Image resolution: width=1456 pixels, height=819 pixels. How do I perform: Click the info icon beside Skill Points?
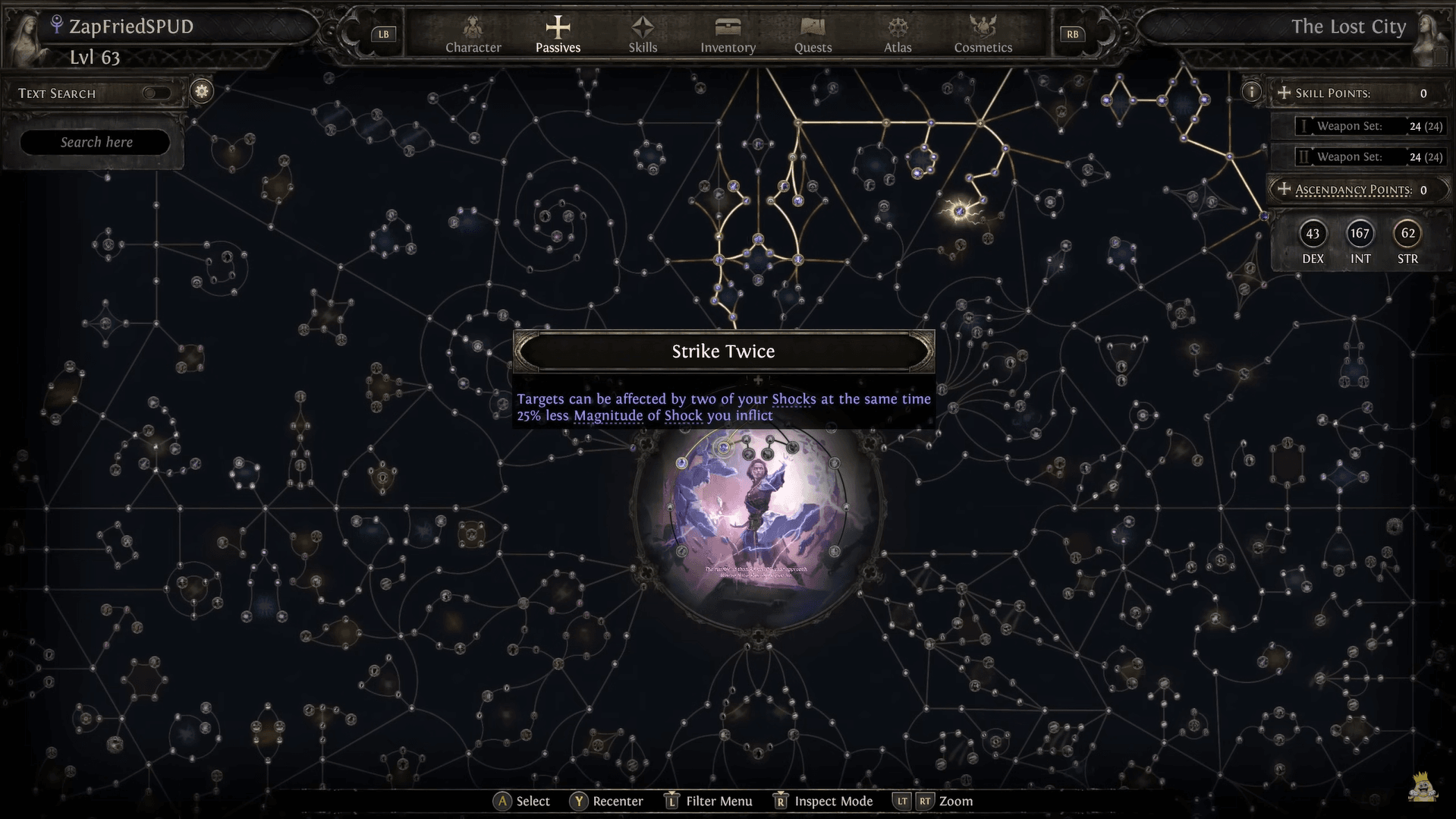1251,92
